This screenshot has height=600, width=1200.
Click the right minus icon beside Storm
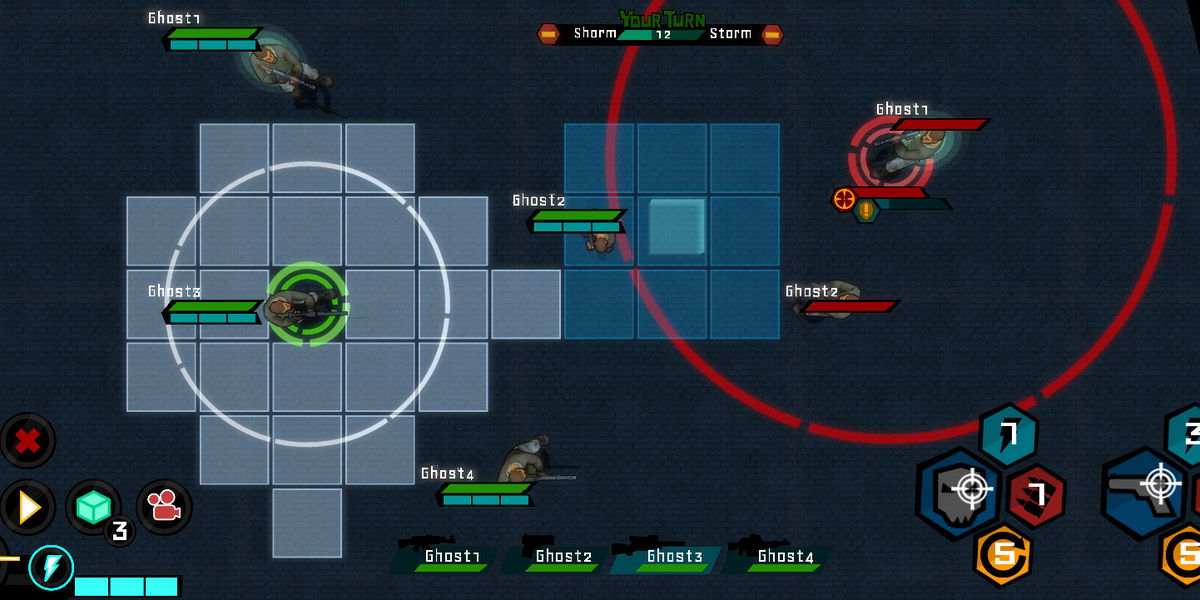coord(772,35)
